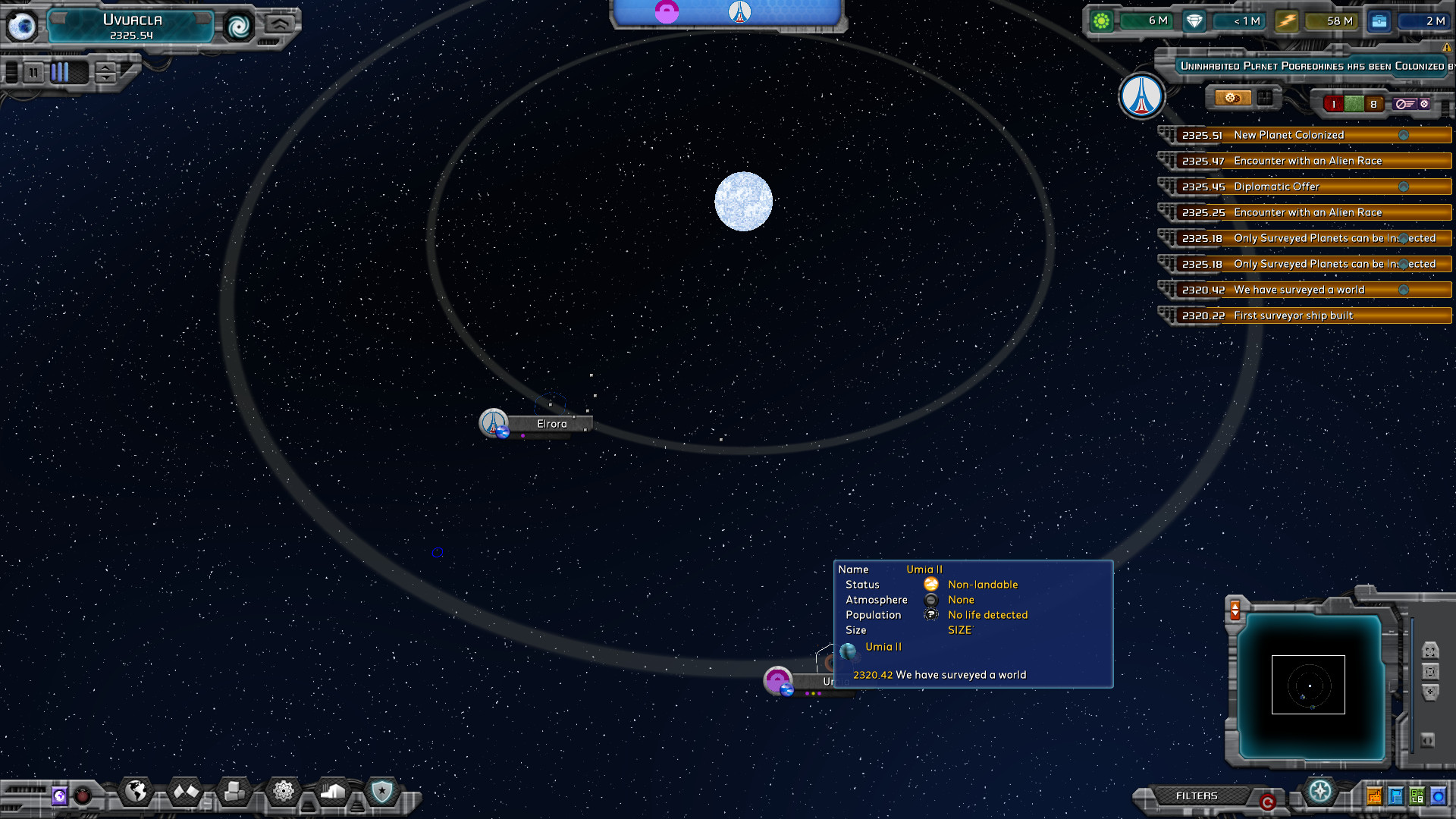Open the atom gear research menu
Viewport: 1456px width, 819px height.
[284, 792]
